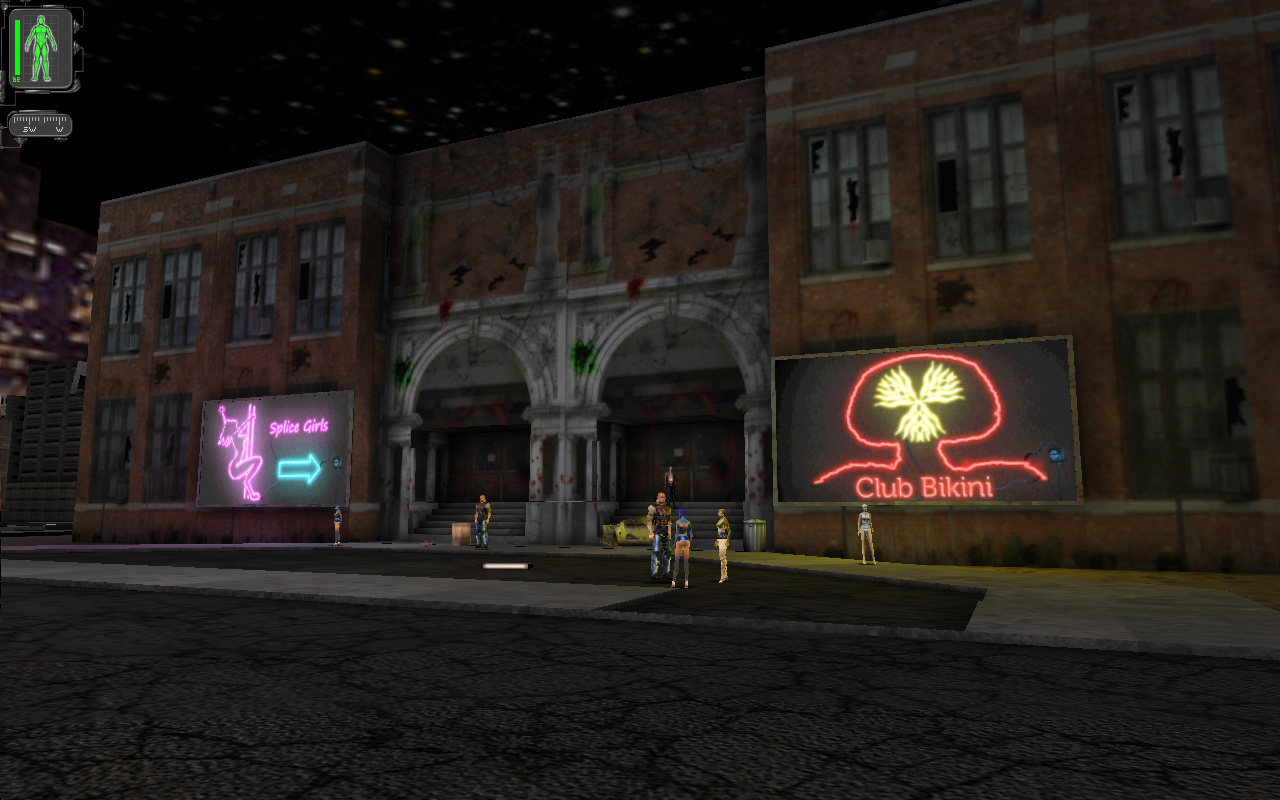Click the green body health status icon

click(42, 47)
